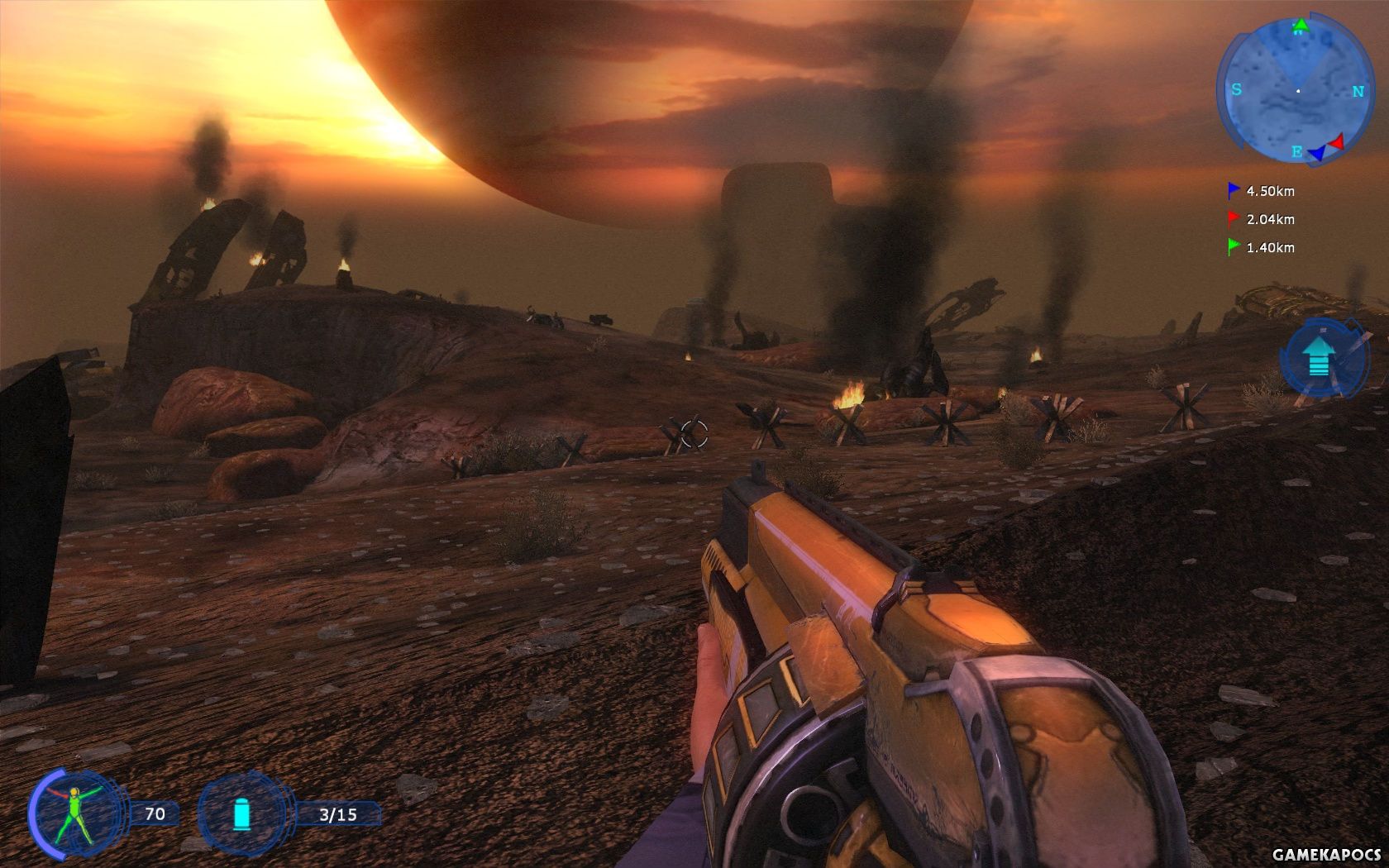Select the blue flag 4.50km objective

point(1261,191)
